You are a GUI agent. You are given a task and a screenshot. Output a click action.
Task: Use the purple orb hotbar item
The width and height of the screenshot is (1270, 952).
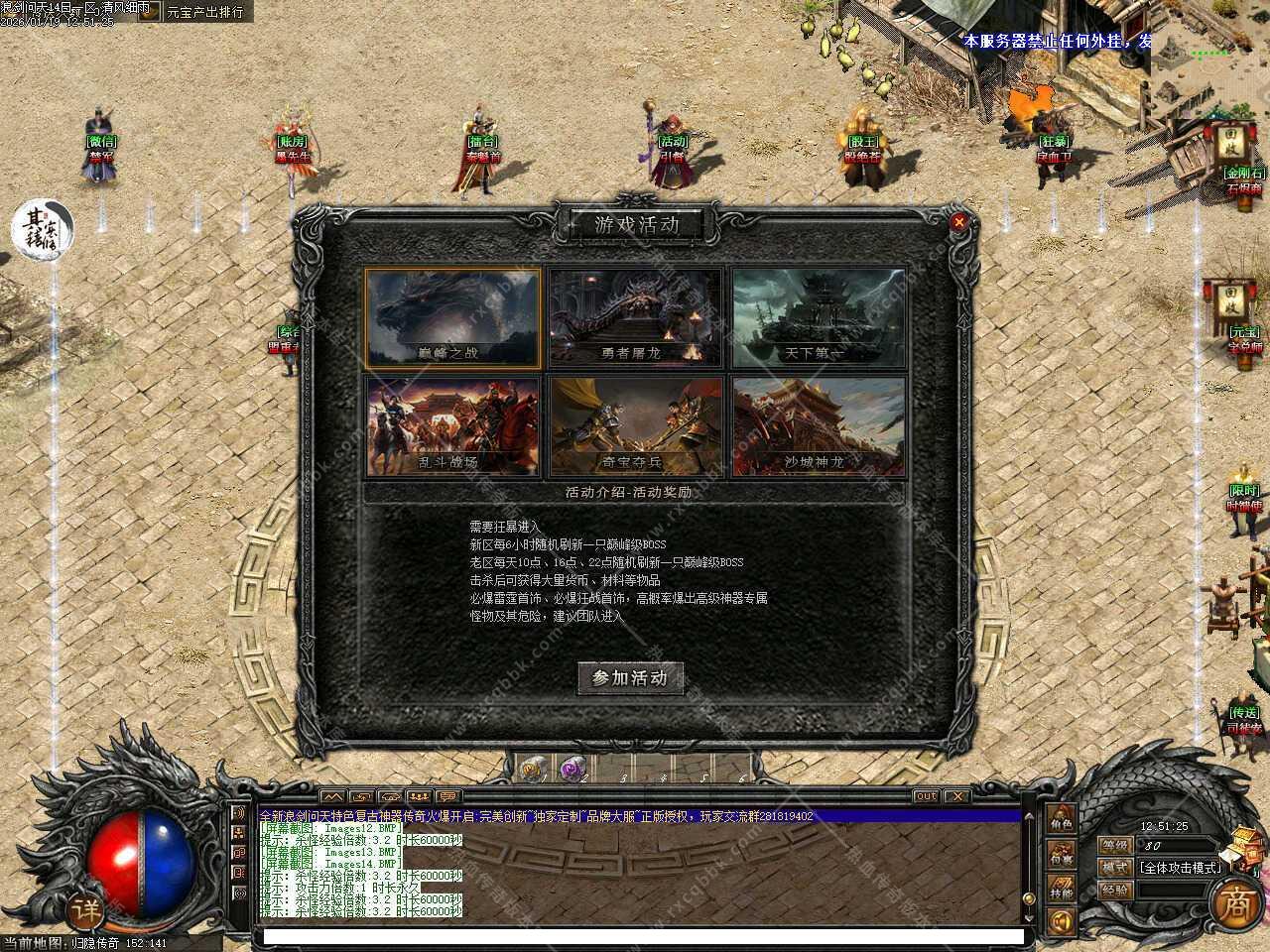pos(571,768)
